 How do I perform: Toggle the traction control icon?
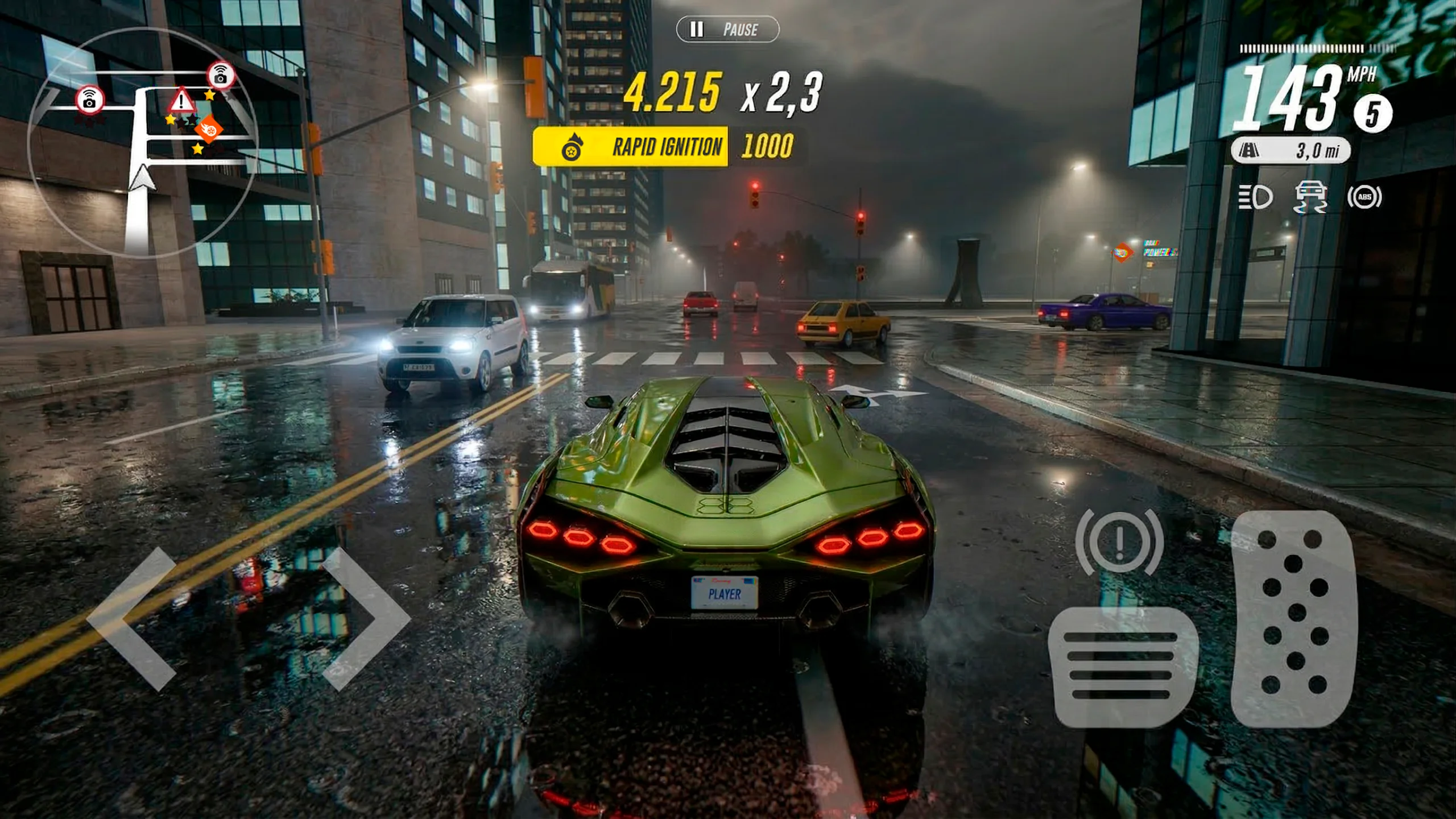coord(1310,197)
